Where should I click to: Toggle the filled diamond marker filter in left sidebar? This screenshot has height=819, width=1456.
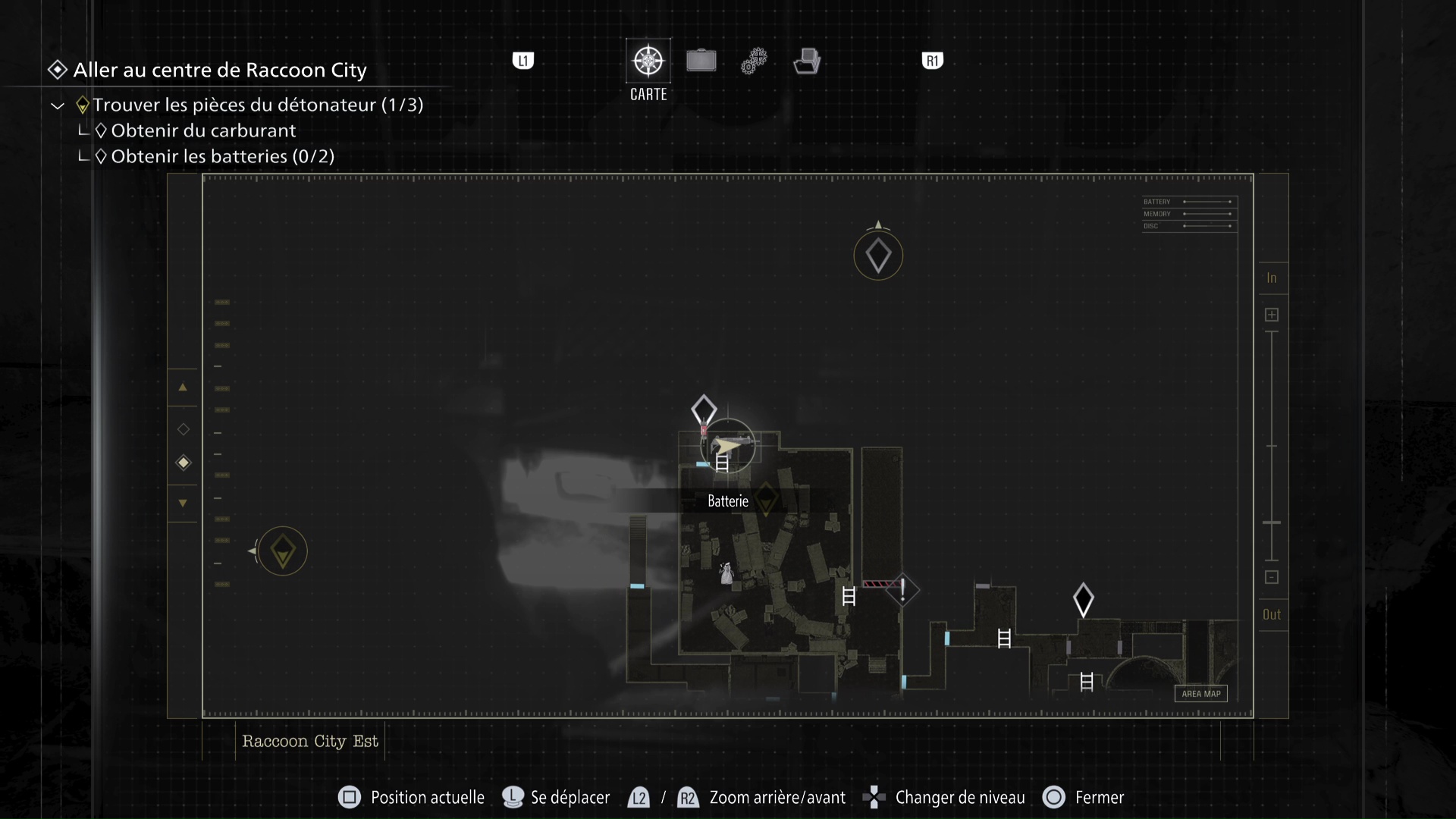pyautogui.click(x=183, y=463)
